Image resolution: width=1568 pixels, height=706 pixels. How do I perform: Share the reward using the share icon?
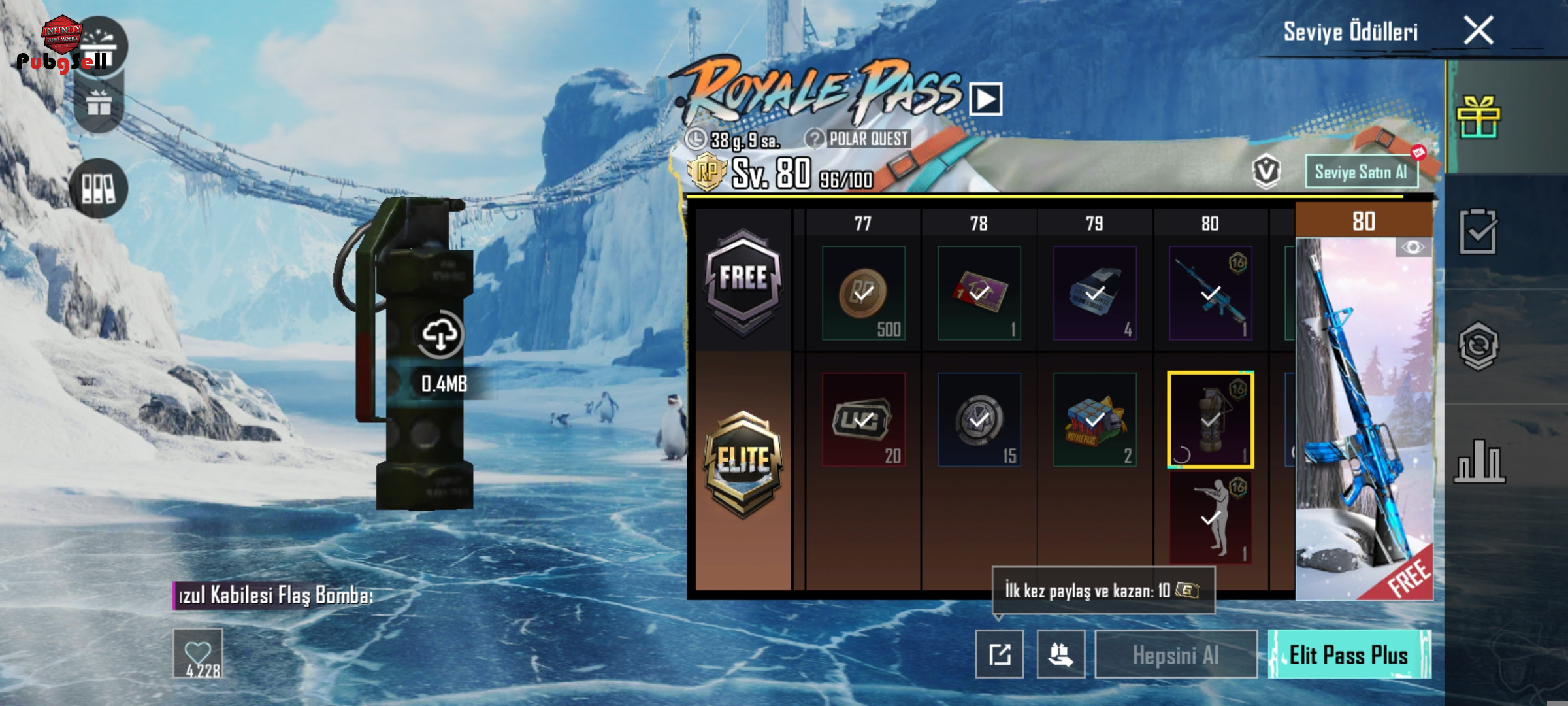click(x=1000, y=654)
